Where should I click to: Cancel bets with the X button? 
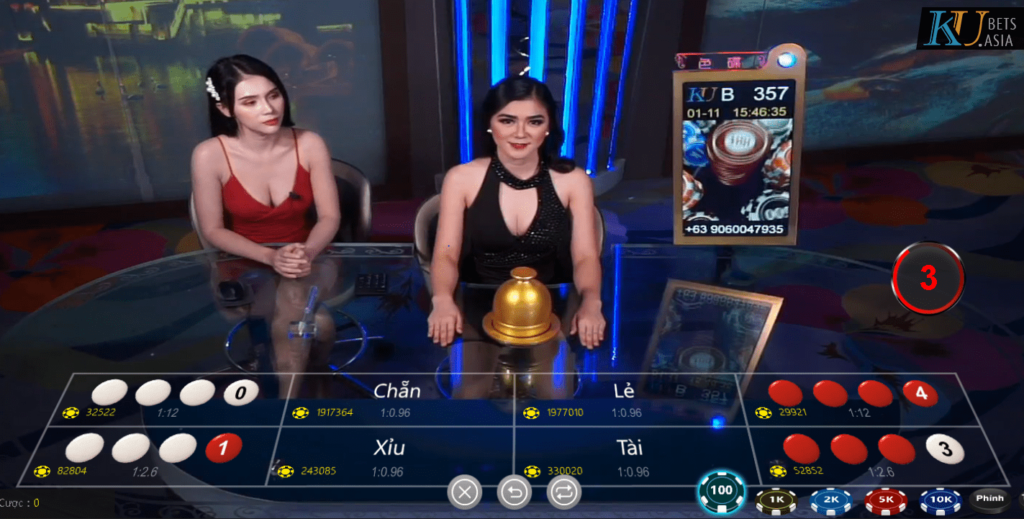coord(464,491)
